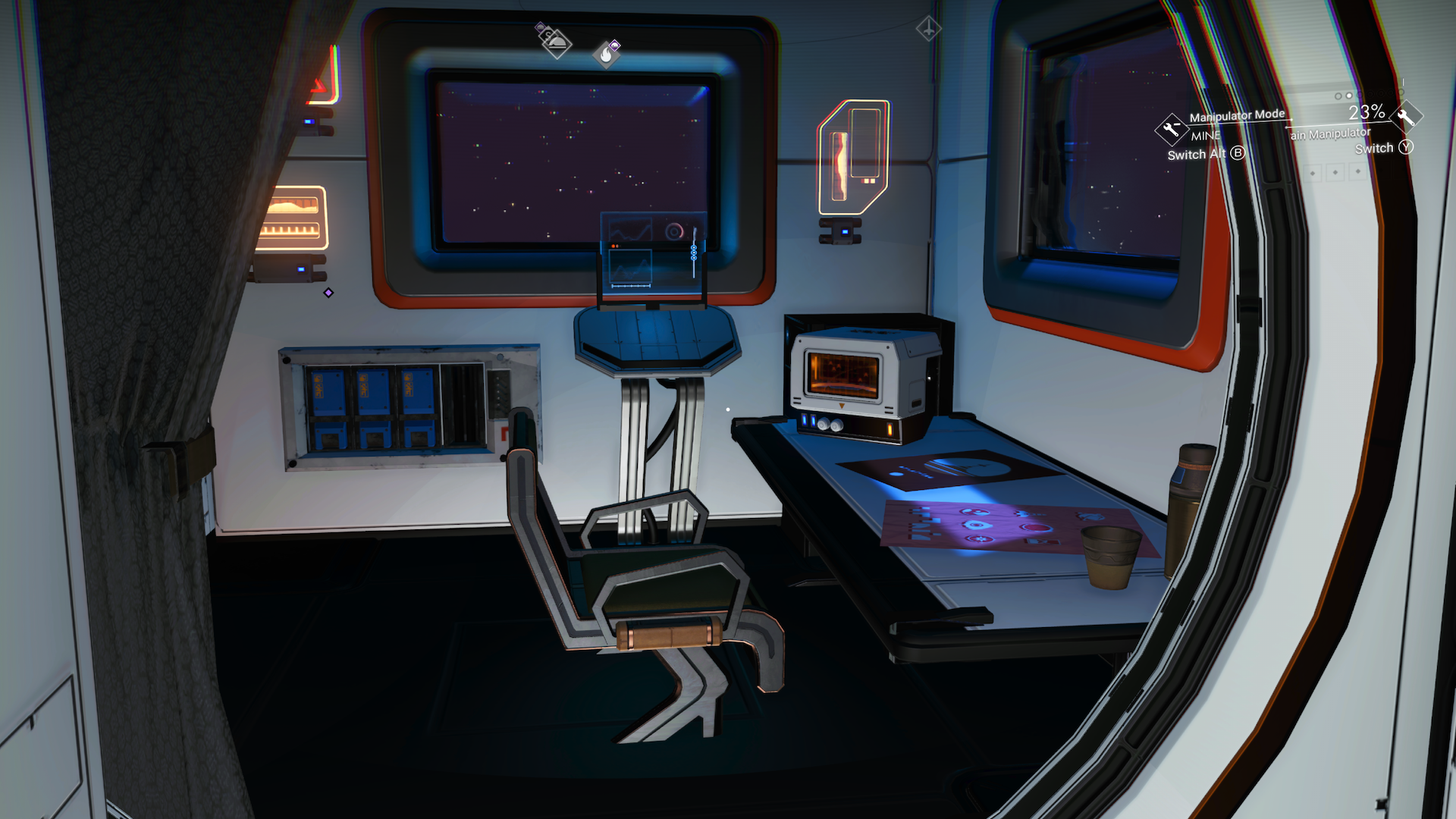Click the circular gauge on the holographic monitor
Viewport: 1456px width, 819px height.
point(673,231)
